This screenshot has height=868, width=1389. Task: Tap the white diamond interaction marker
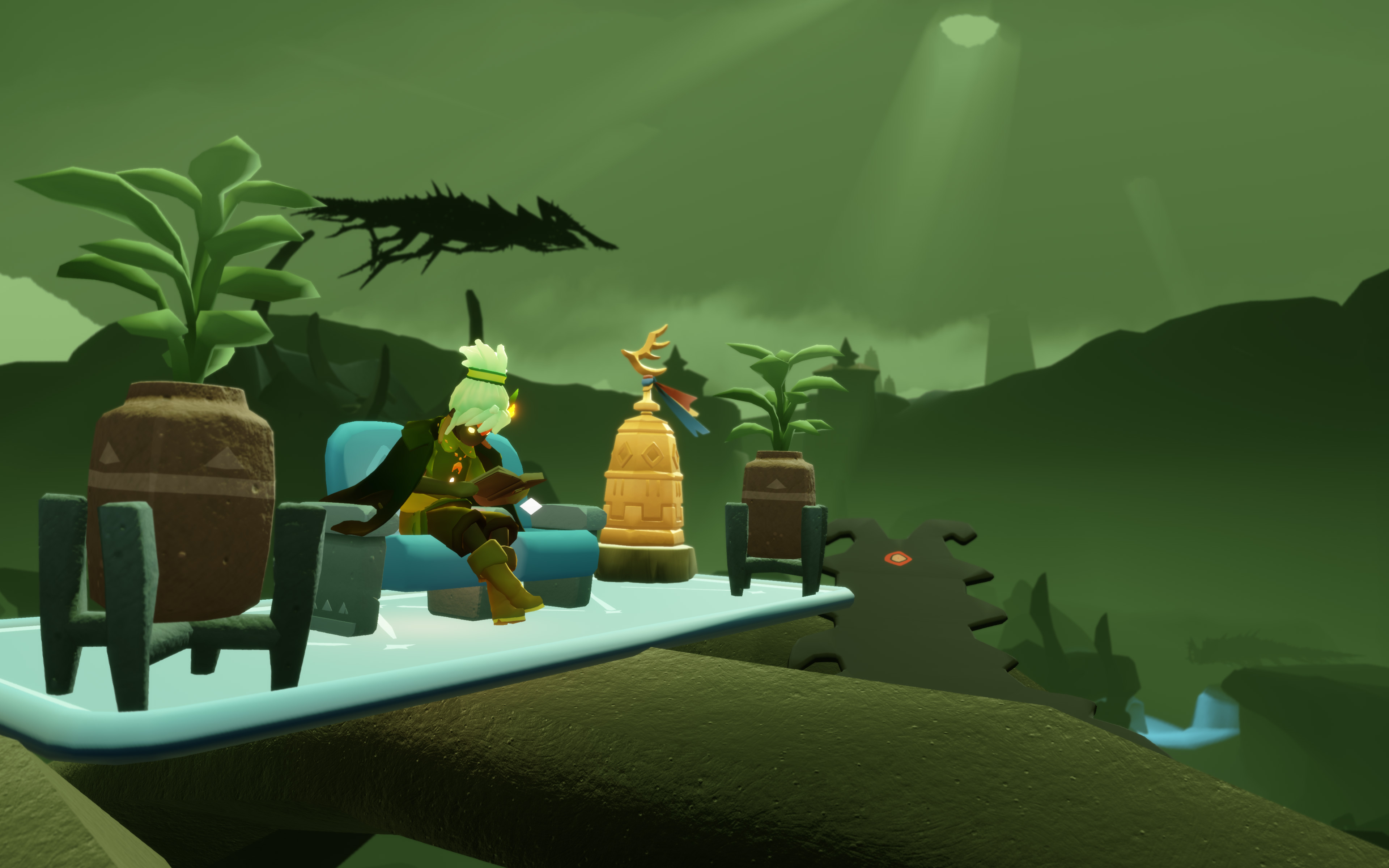pyautogui.click(x=531, y=506)
